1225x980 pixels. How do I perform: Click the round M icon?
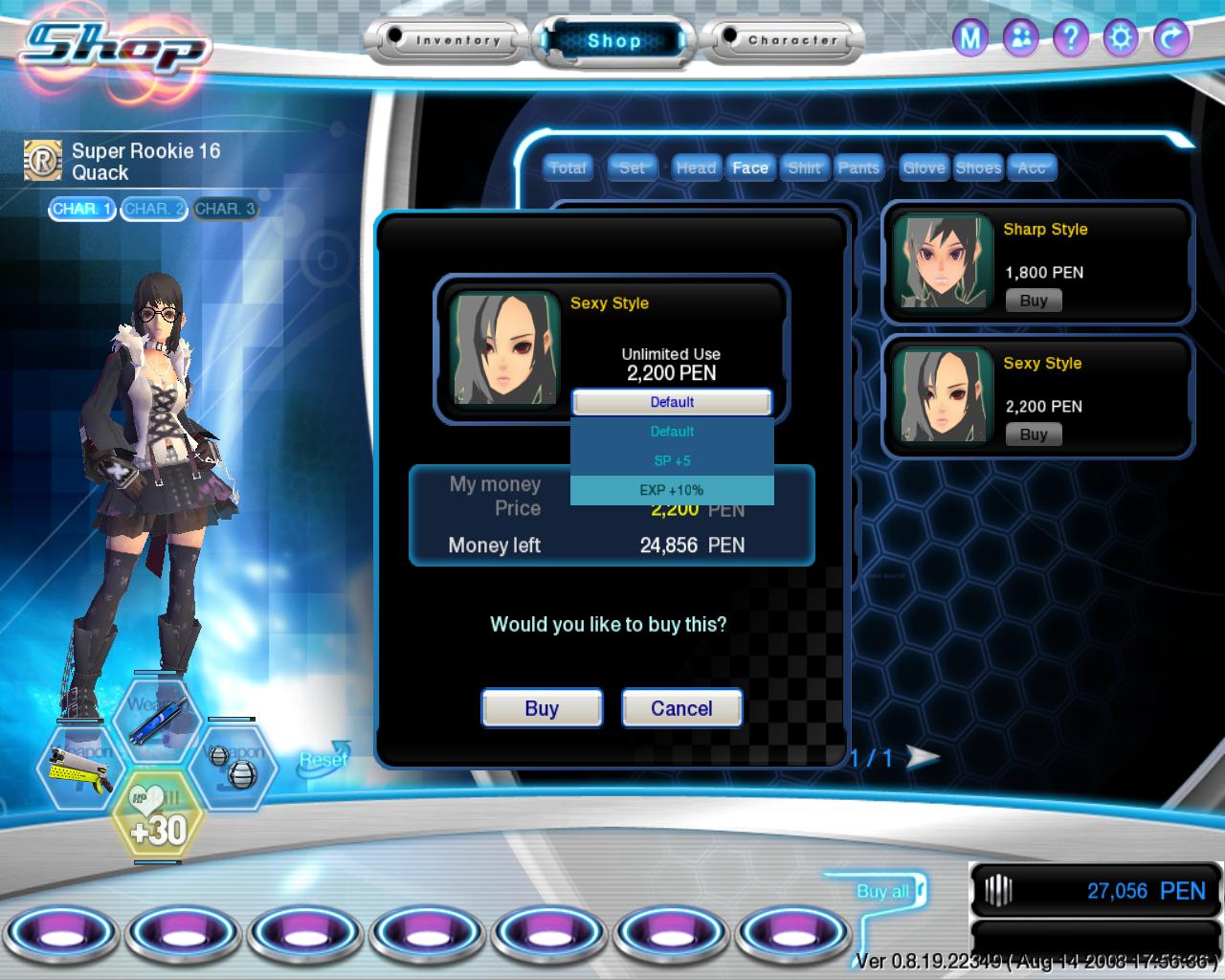tap(971, 38)
